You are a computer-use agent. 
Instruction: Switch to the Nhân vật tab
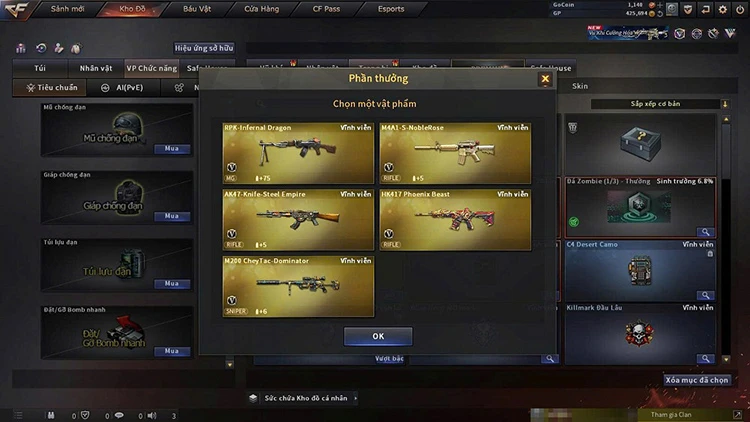(96, 69)
